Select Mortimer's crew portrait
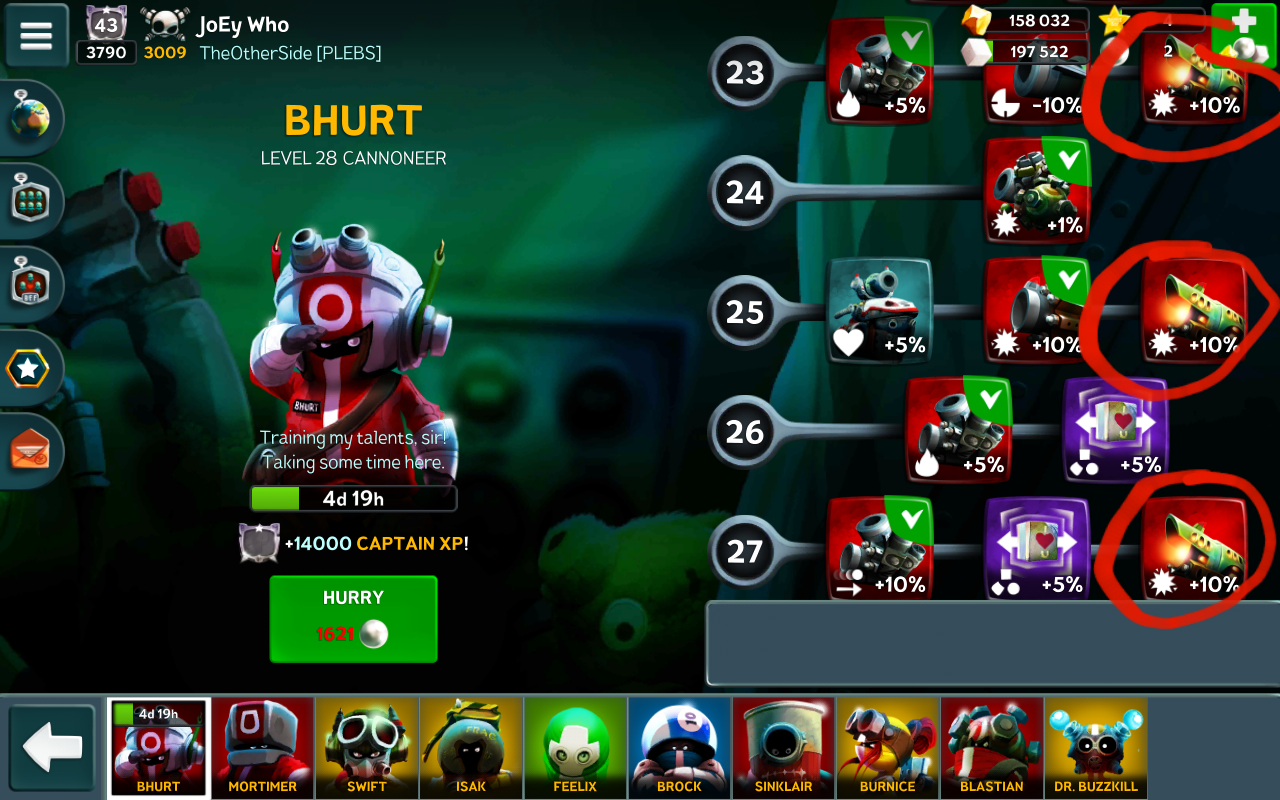Viewport: 1280px width, 800px height. click(263, 747)
